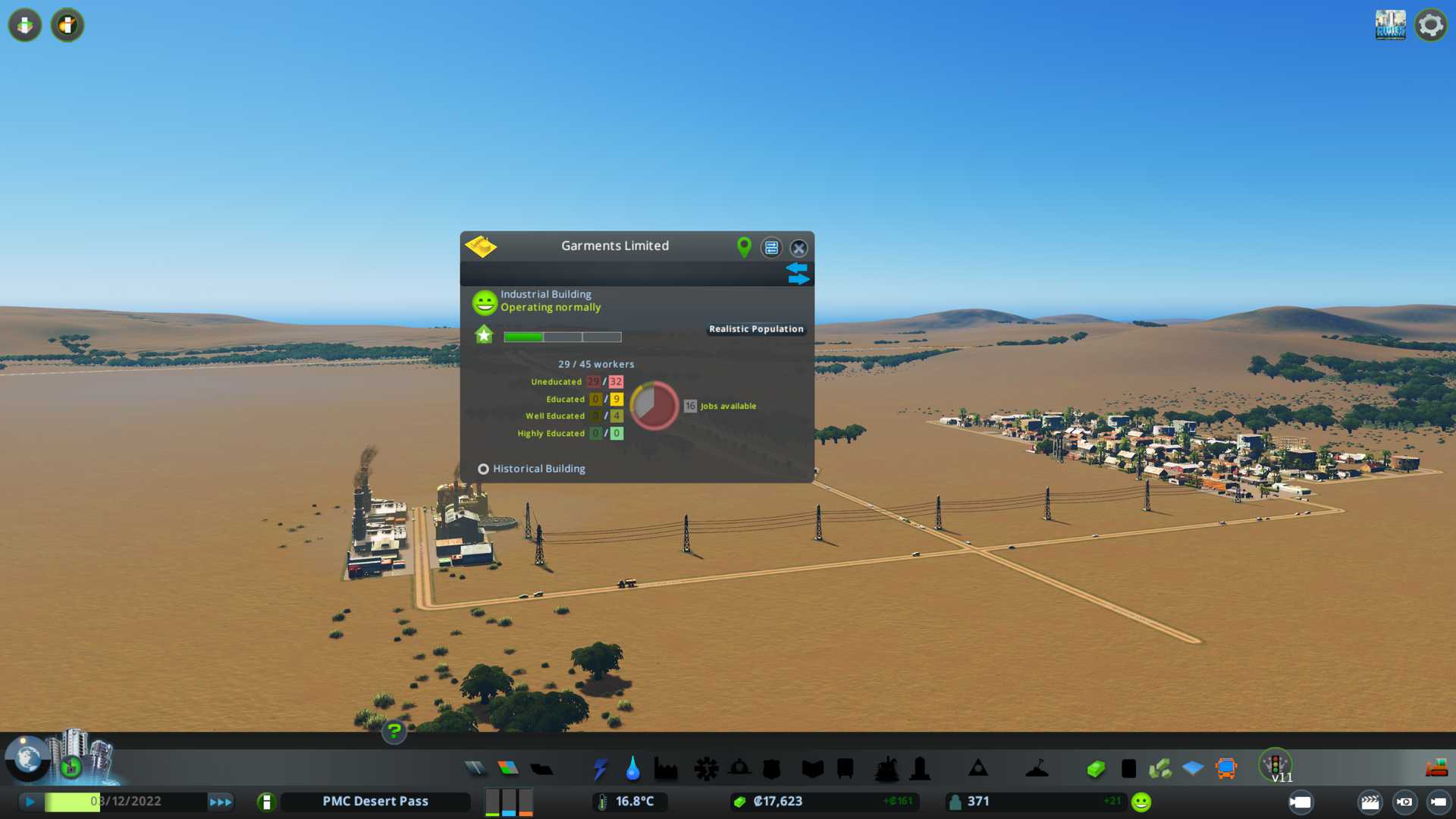Open the gear options menu

click(1430, 25)
